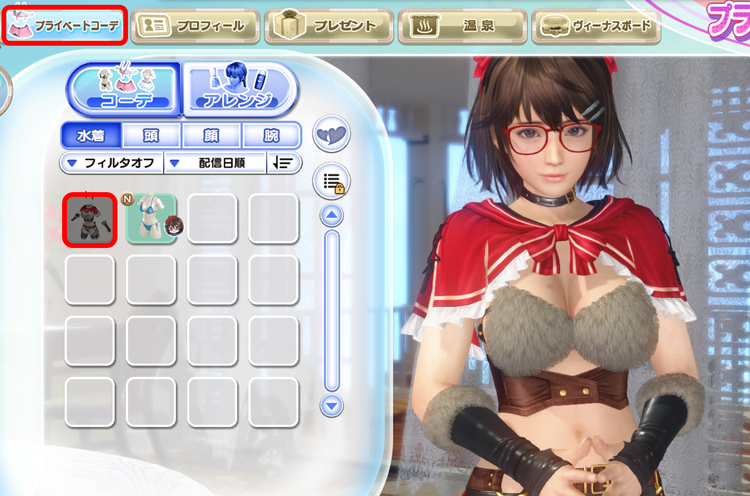The height and width of the screenshot is (496, 750).
Task: Switch to the アレンジ mode
Action: 239,89
